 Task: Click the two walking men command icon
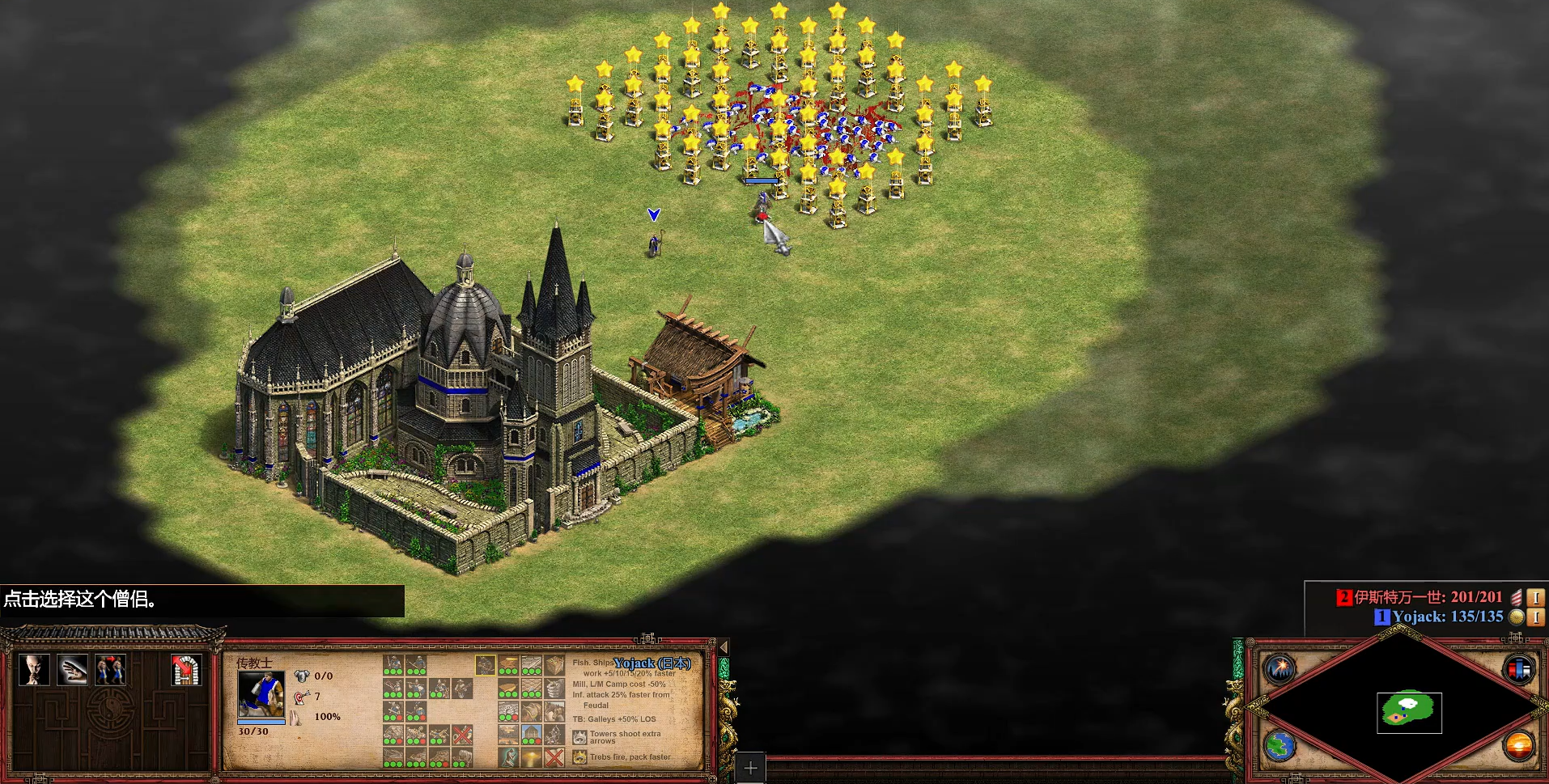click(x=110, y=670)
